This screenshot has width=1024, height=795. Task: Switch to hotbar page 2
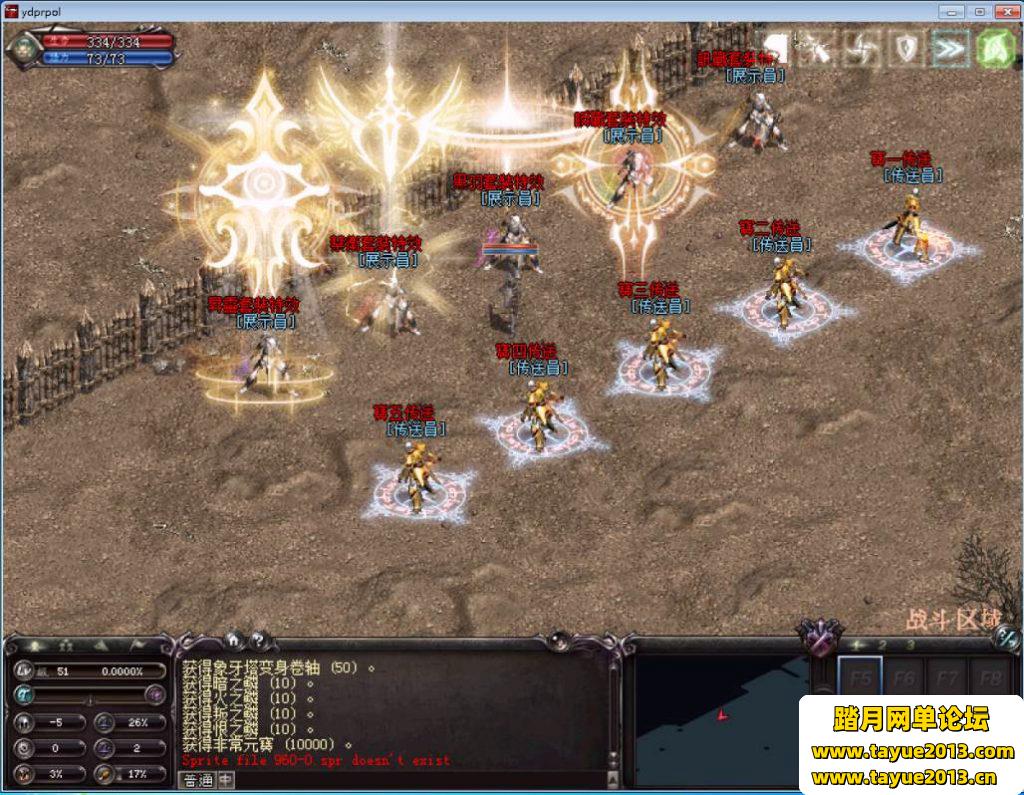pos(883,645)
